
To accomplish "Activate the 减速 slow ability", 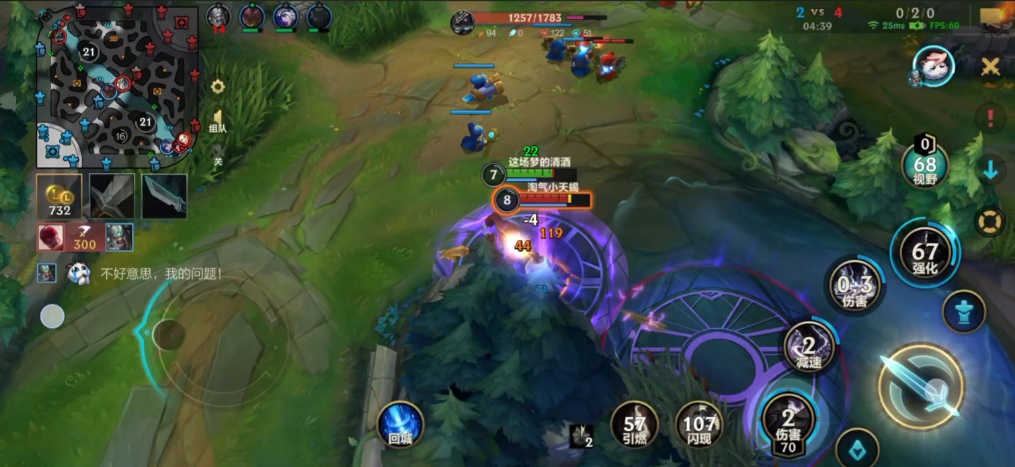I will coord(810,350).
